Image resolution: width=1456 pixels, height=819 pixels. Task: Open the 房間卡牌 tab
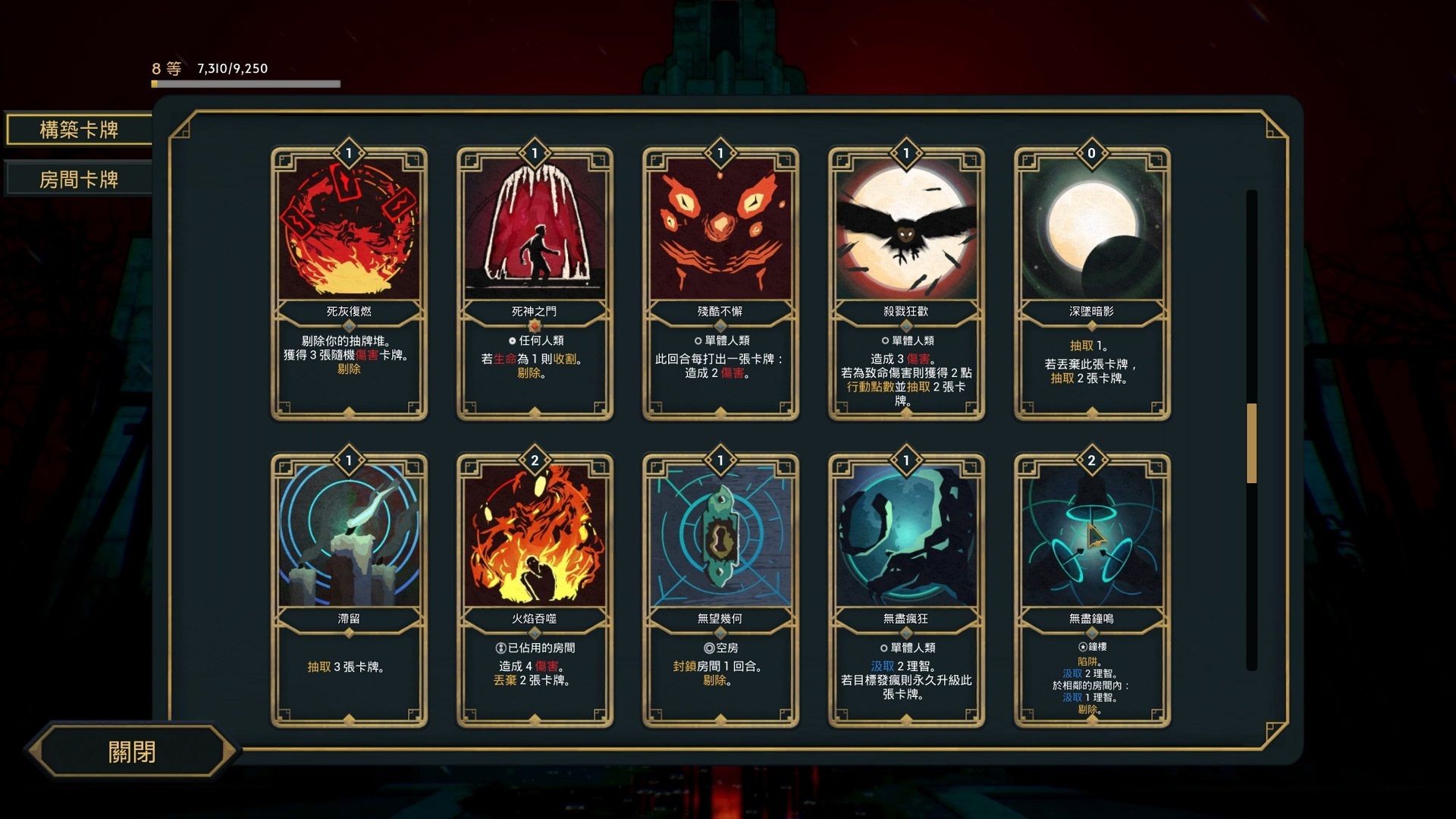click(79, 180)
